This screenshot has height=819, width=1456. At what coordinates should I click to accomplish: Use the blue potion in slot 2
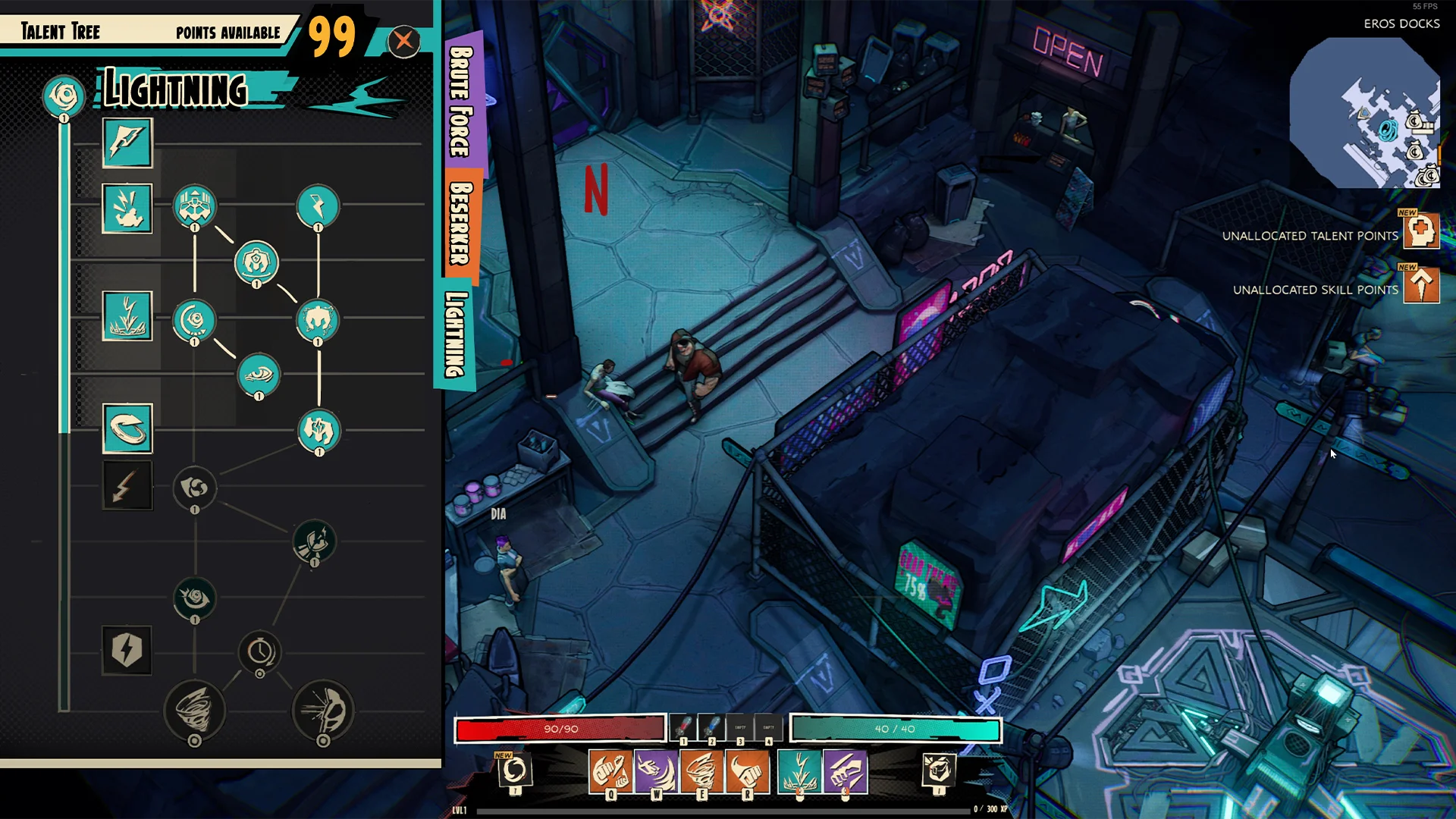coord(711,728)
